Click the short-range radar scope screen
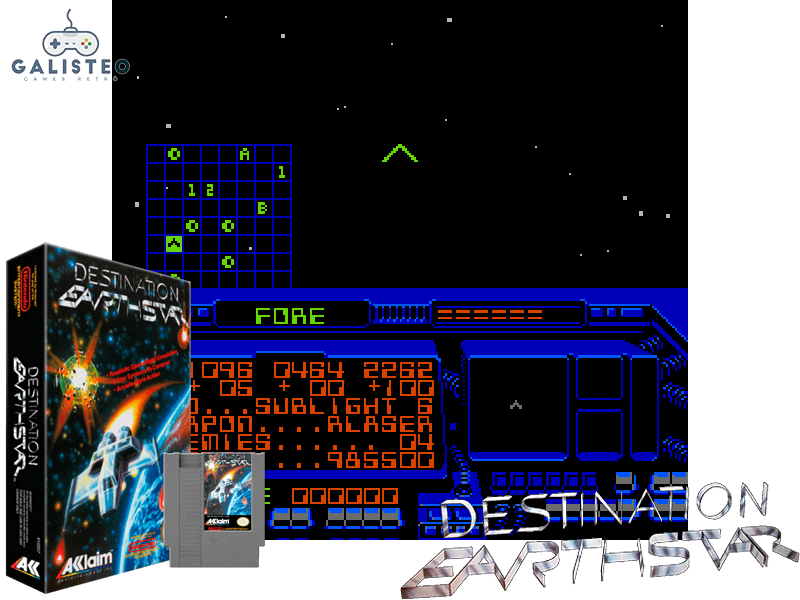This screenshot has height=600, width=800. click(x=516, y=404)
